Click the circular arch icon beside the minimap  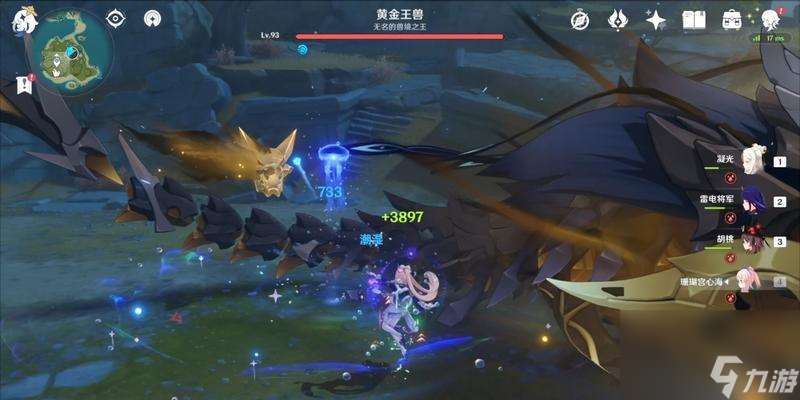pyautogui.click(x=152, y=18)
